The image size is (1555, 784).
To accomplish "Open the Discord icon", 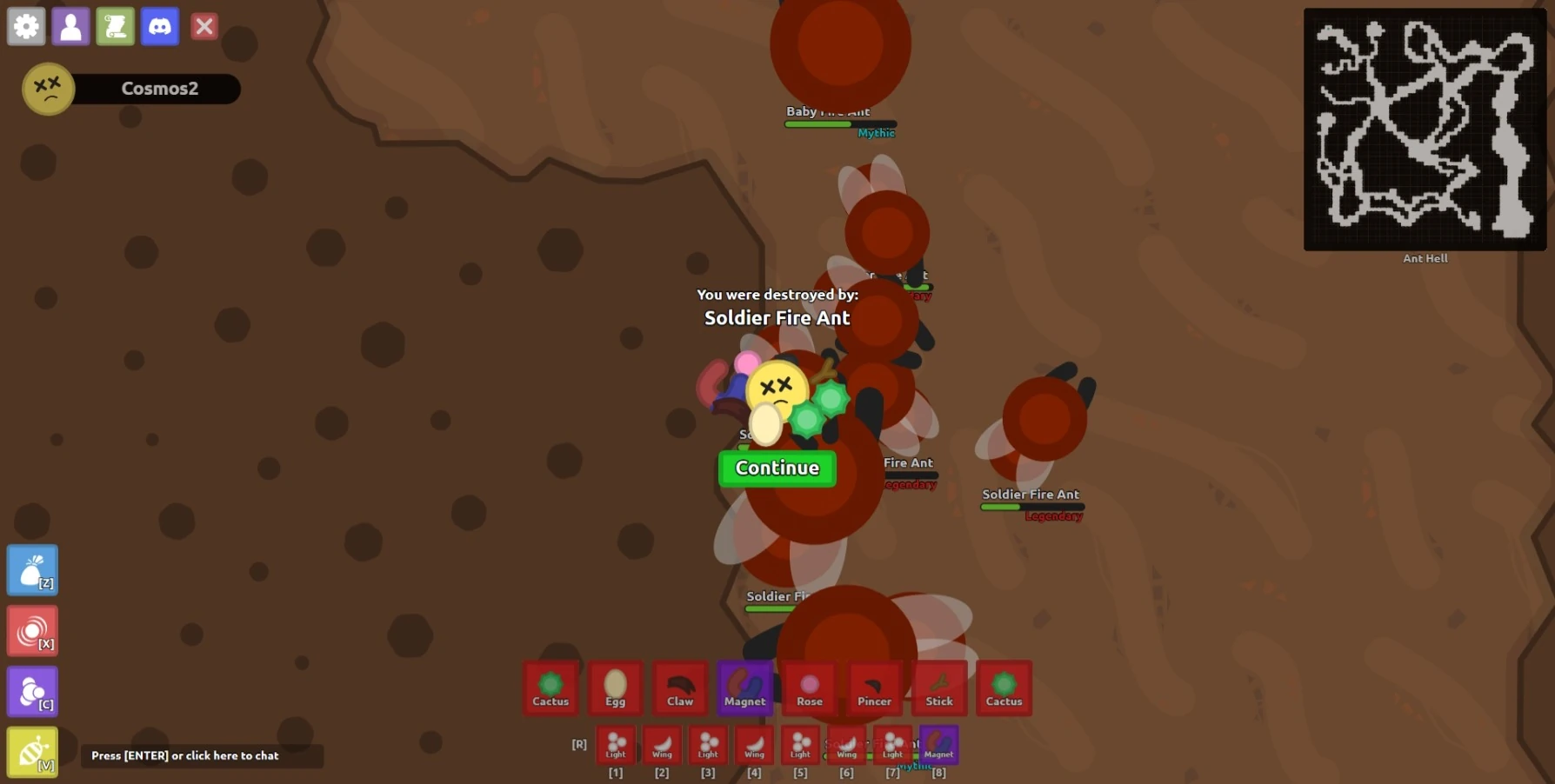I will click(x=160, y=26).
